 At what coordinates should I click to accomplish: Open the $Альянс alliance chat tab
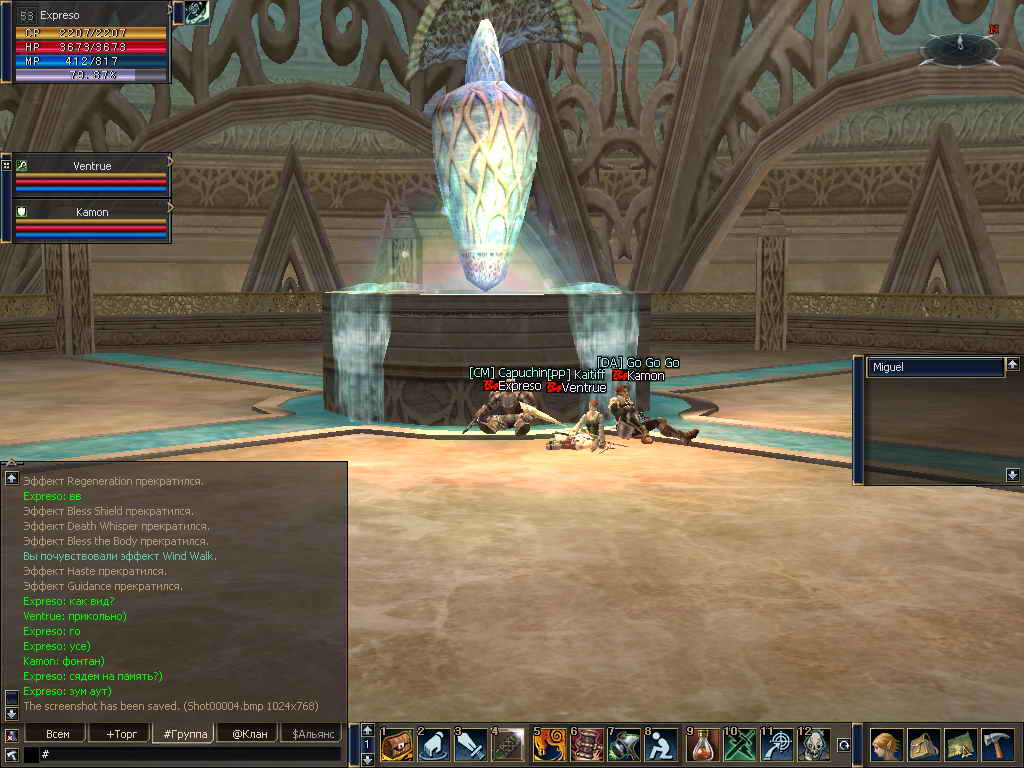(311, 734)
